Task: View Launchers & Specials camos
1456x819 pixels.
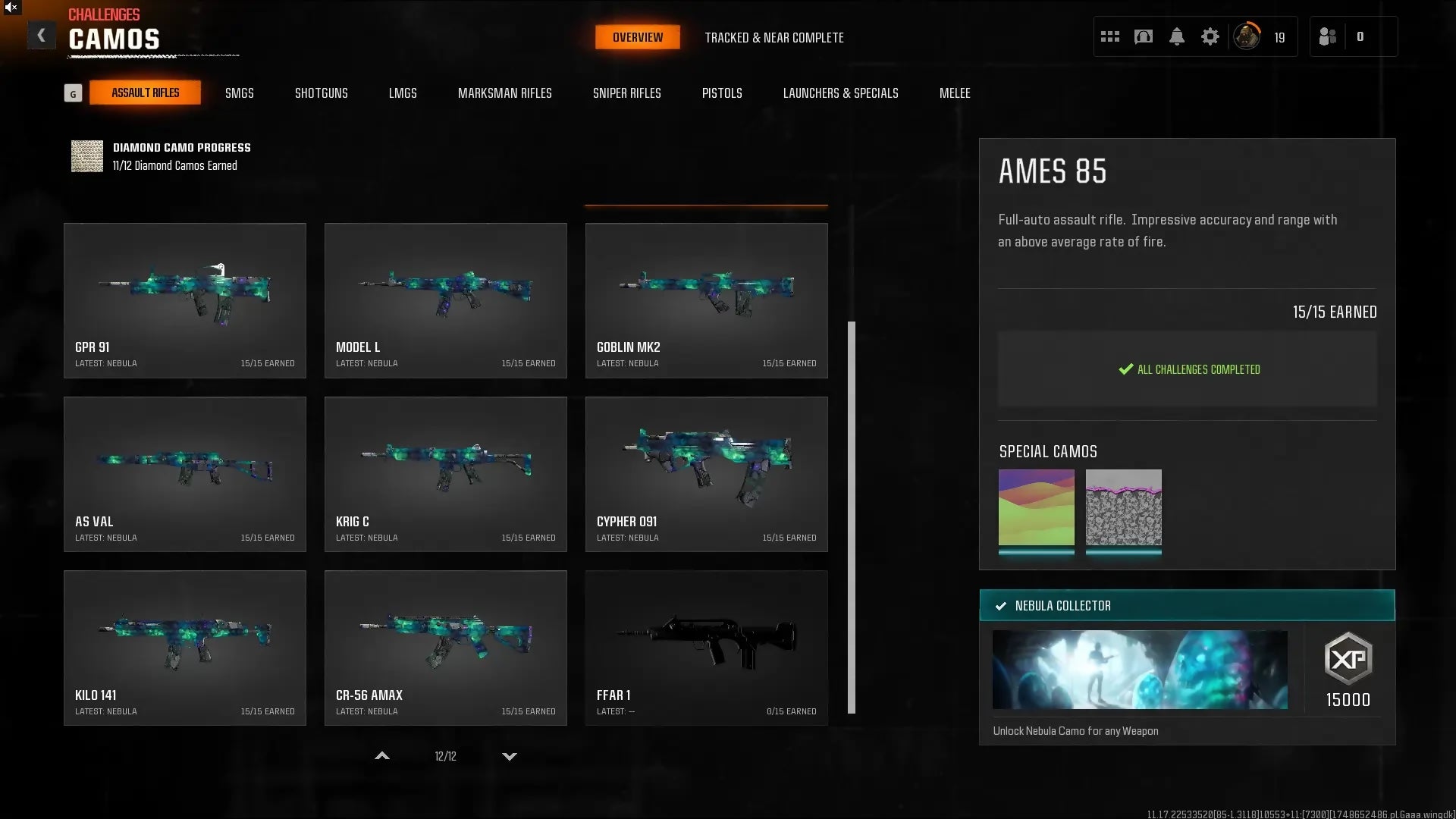Action: click(840, 93)
